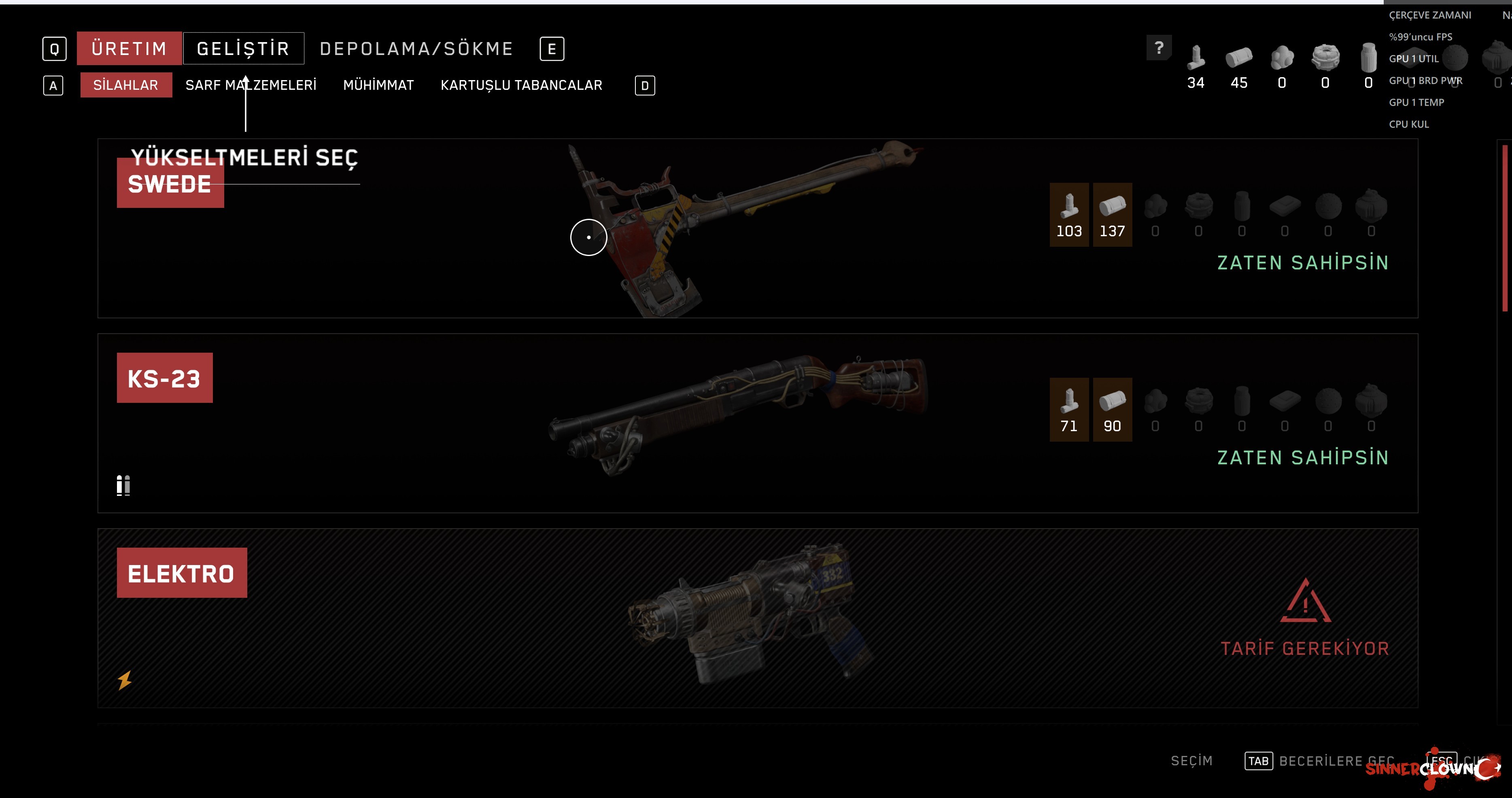Click the help question mark icon
1512x798 pixels.
click(x=1158, y=49)
